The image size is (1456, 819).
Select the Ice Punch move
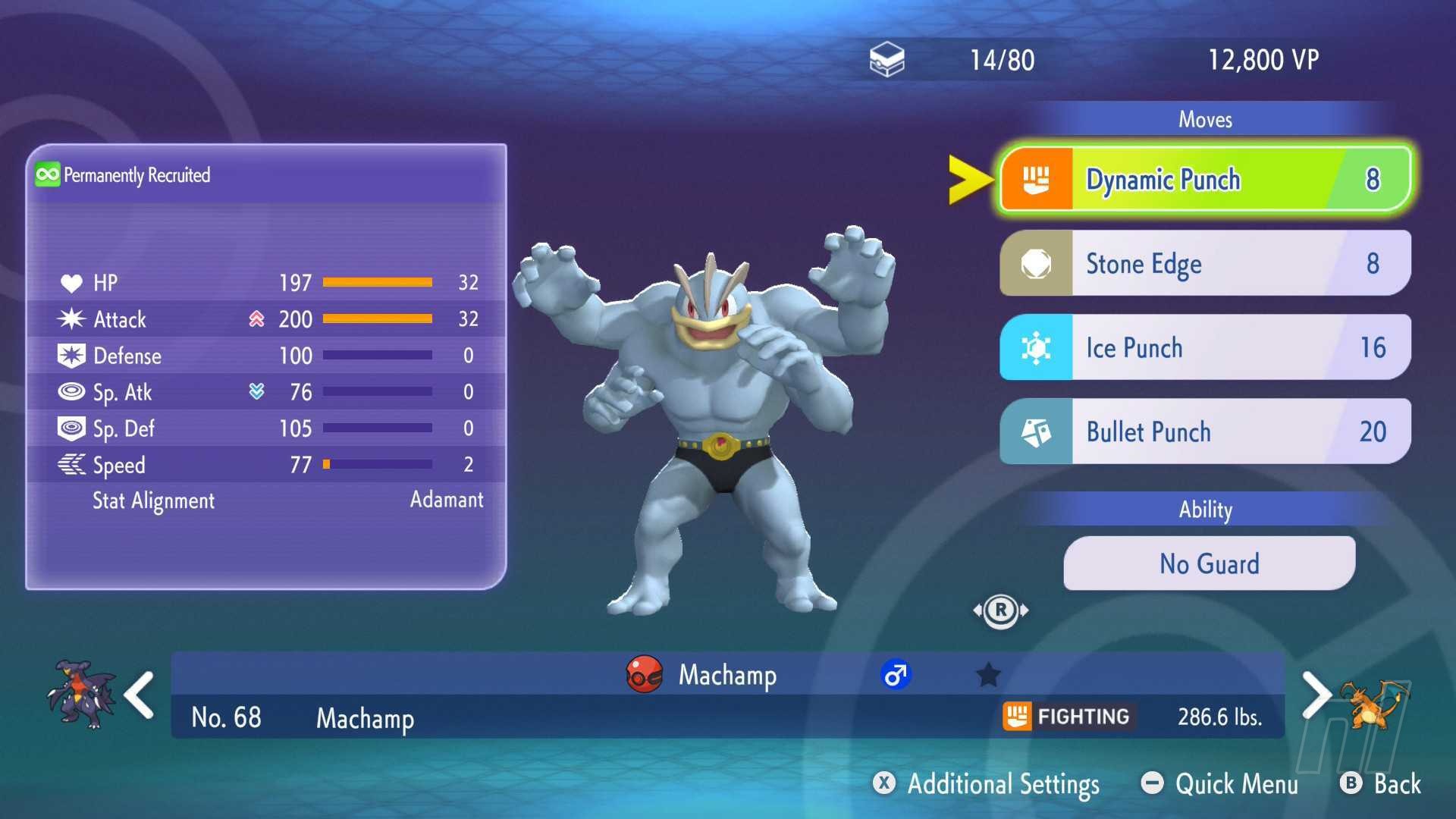click(x=1206, y=347)
